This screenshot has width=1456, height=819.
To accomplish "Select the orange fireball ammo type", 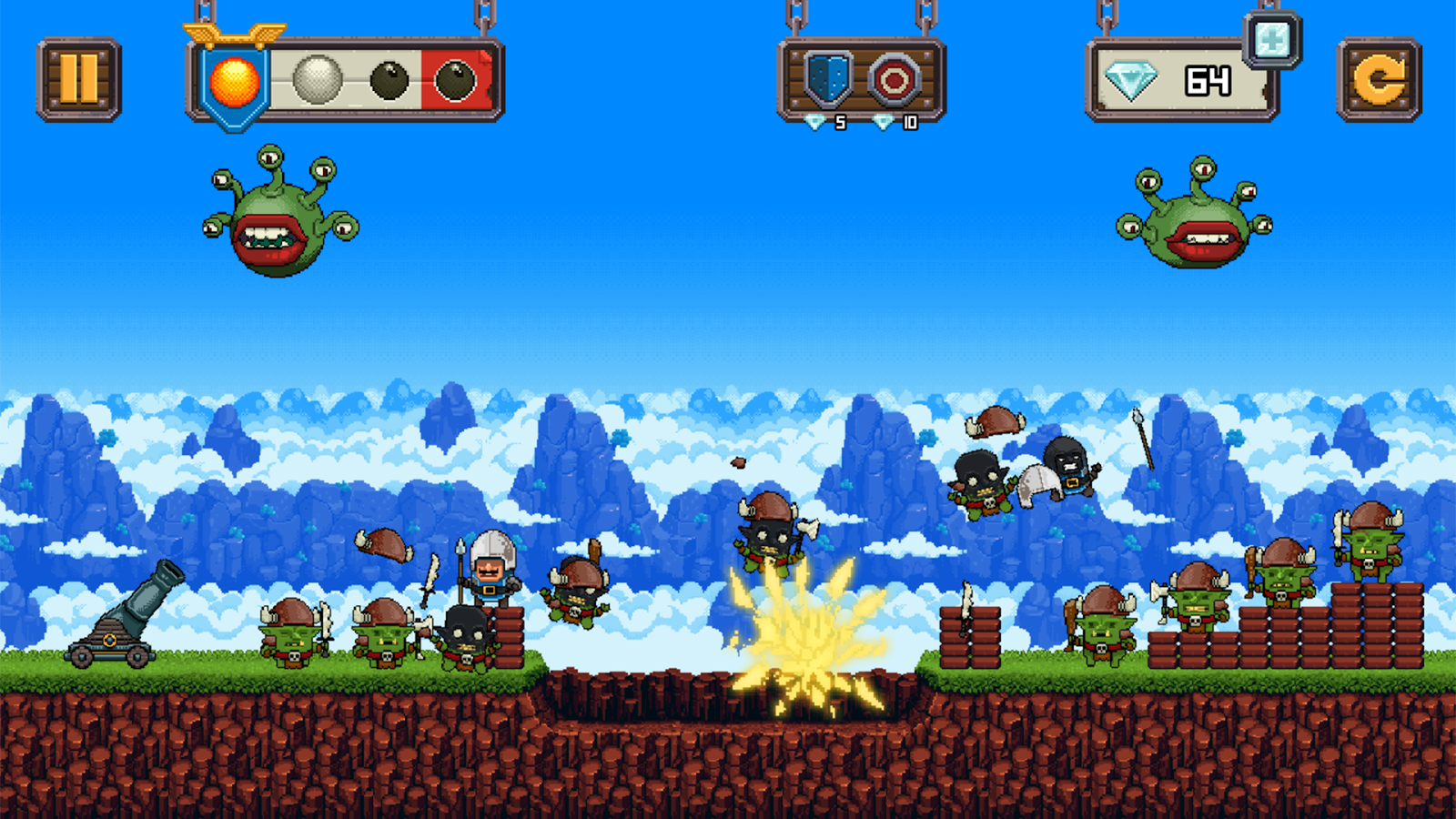I will pos(236,78).
